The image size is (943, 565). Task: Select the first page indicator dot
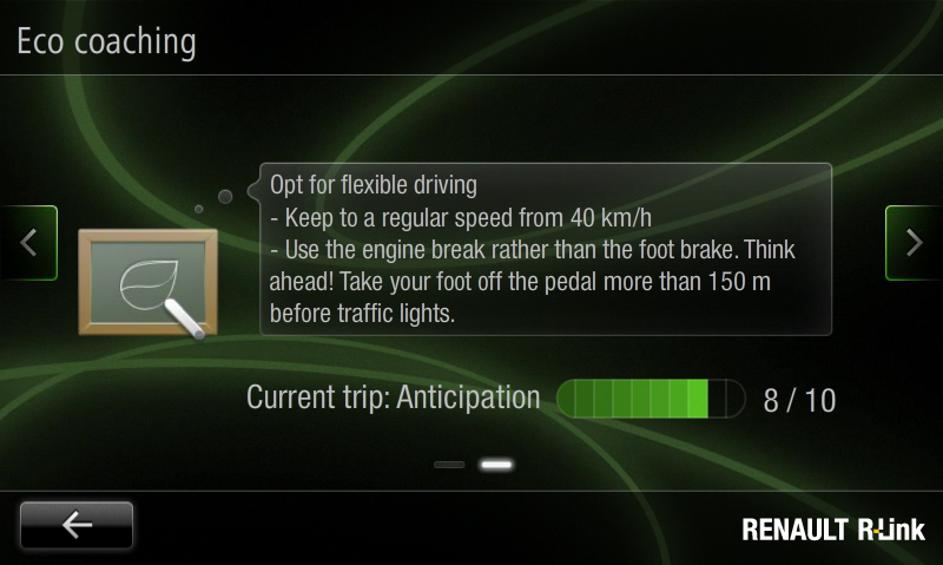pyautogui.click(x=450, y=465)
